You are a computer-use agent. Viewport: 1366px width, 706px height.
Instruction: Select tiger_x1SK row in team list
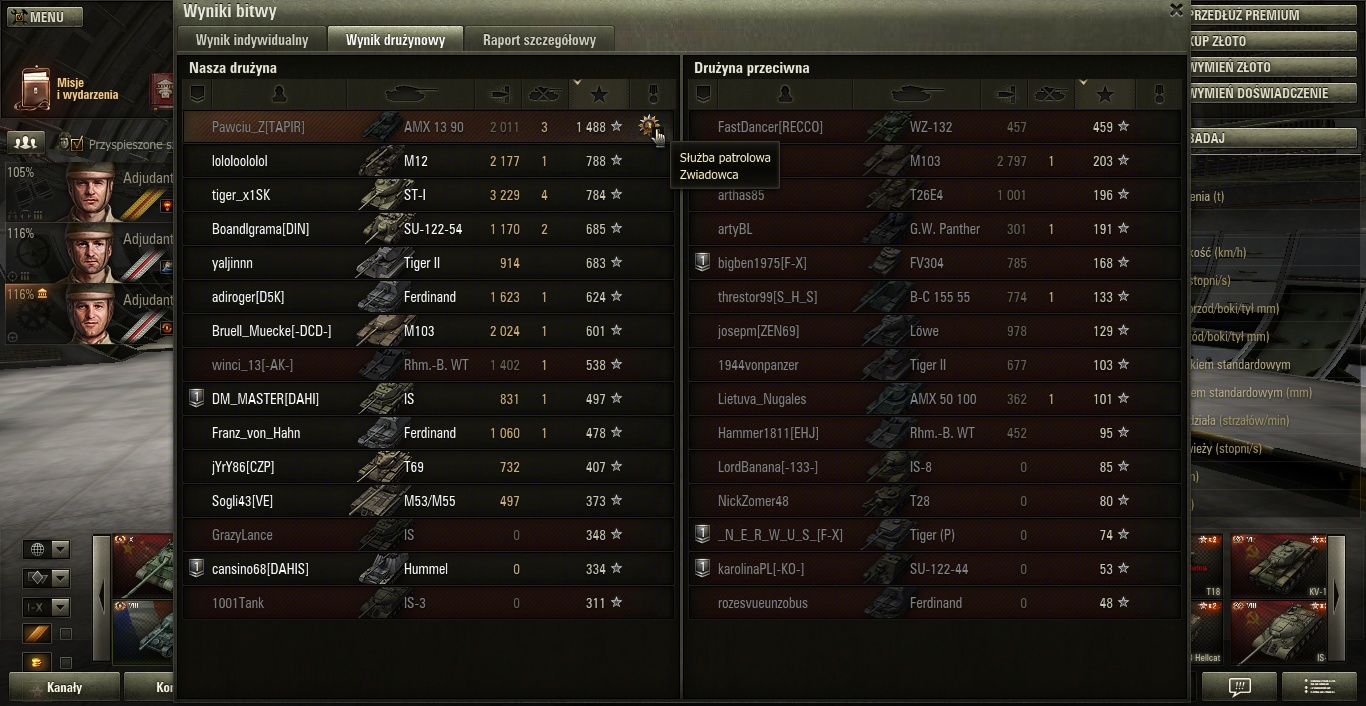(400, 195)
